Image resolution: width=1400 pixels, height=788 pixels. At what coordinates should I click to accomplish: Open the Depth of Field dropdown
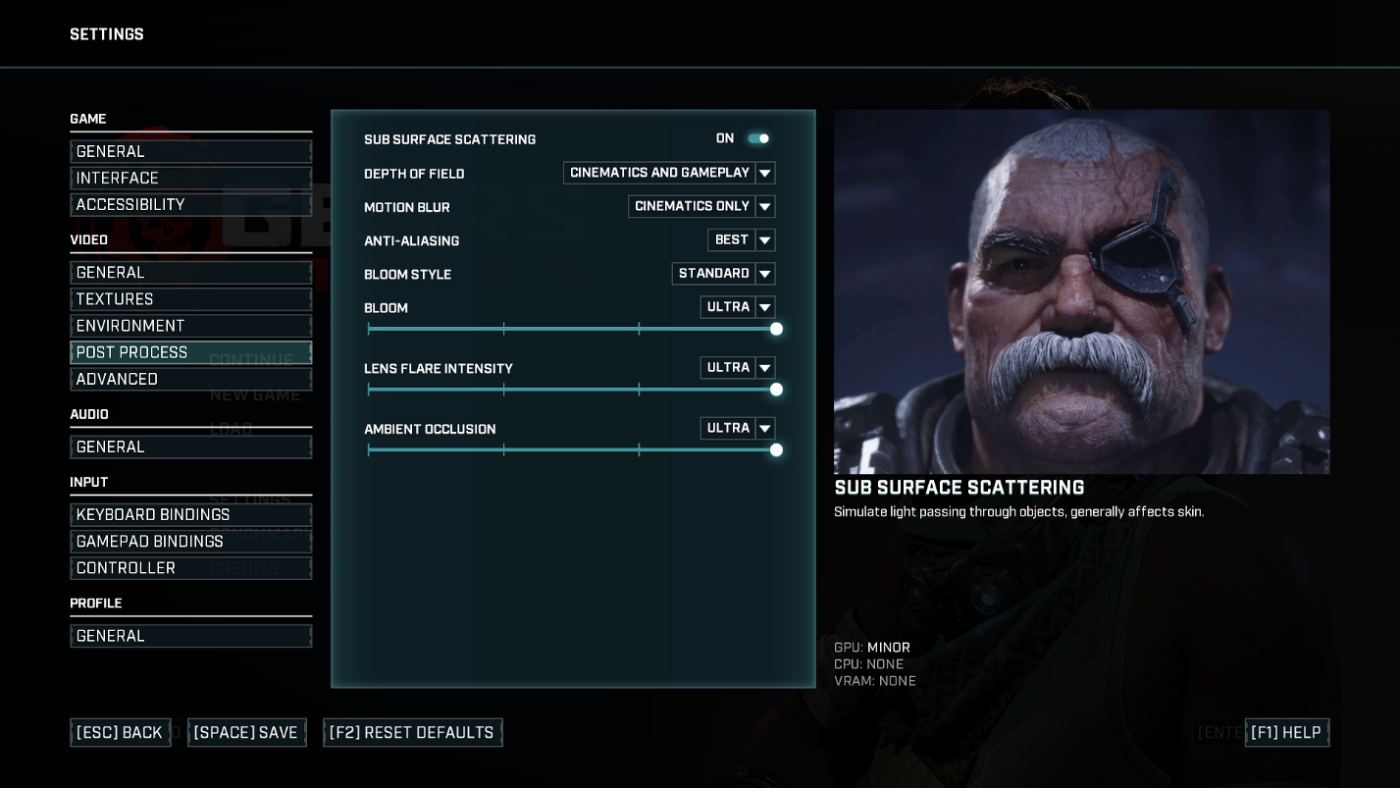pos(764,172)
